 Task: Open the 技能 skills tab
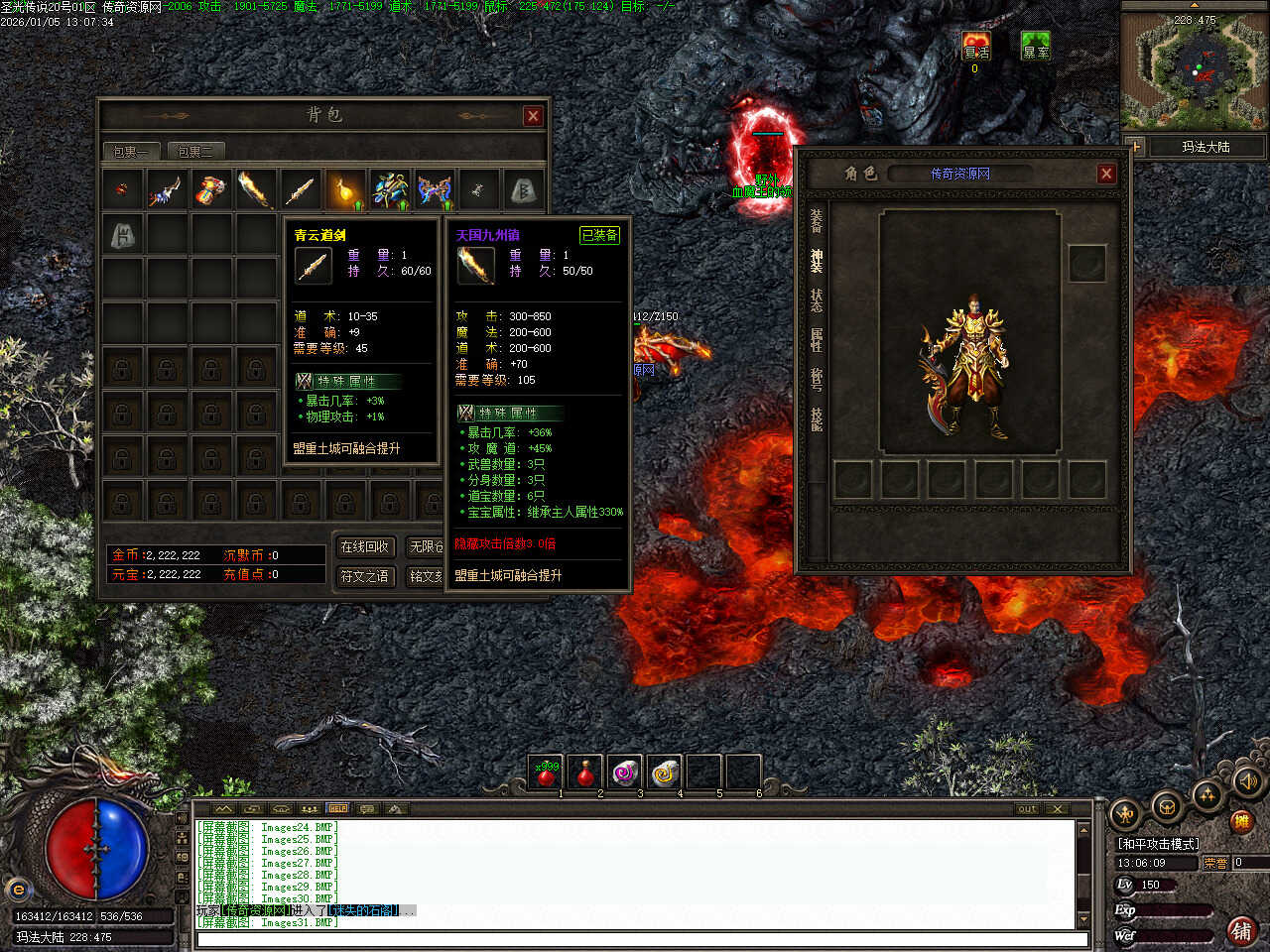(x=817, y=419)
